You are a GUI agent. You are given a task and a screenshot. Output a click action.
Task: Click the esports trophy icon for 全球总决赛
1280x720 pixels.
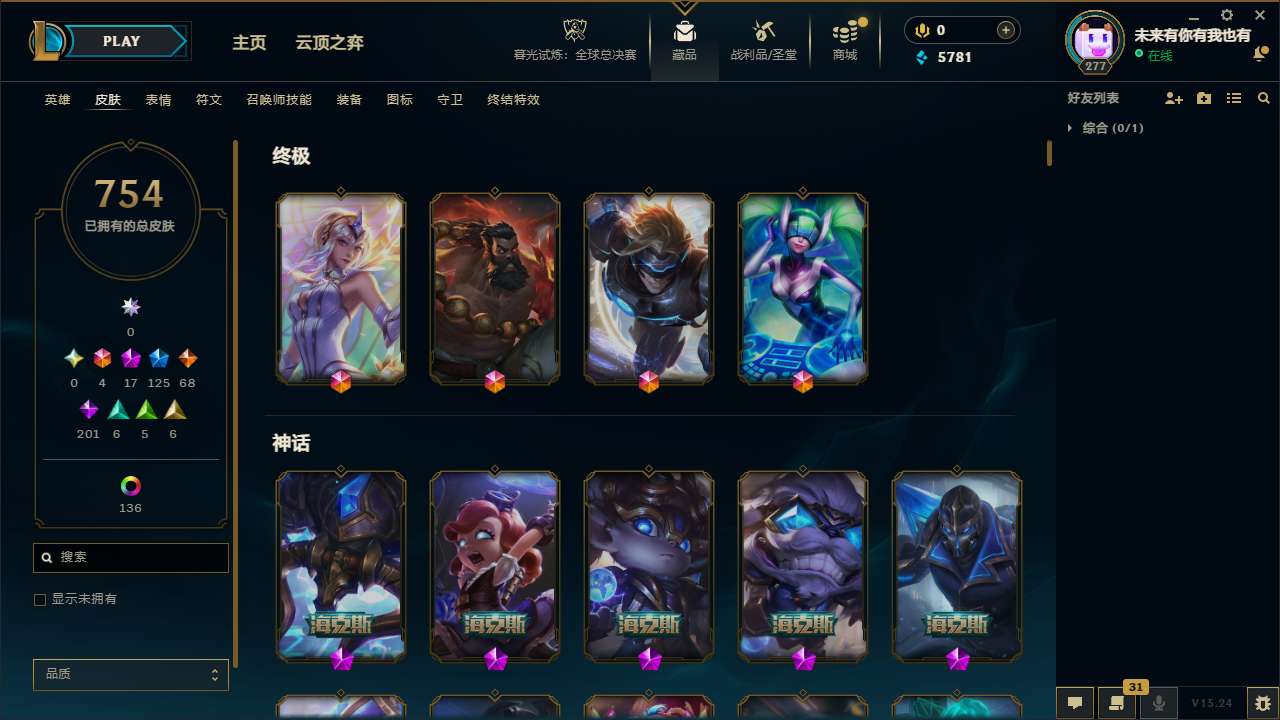(x=574, y=28)
